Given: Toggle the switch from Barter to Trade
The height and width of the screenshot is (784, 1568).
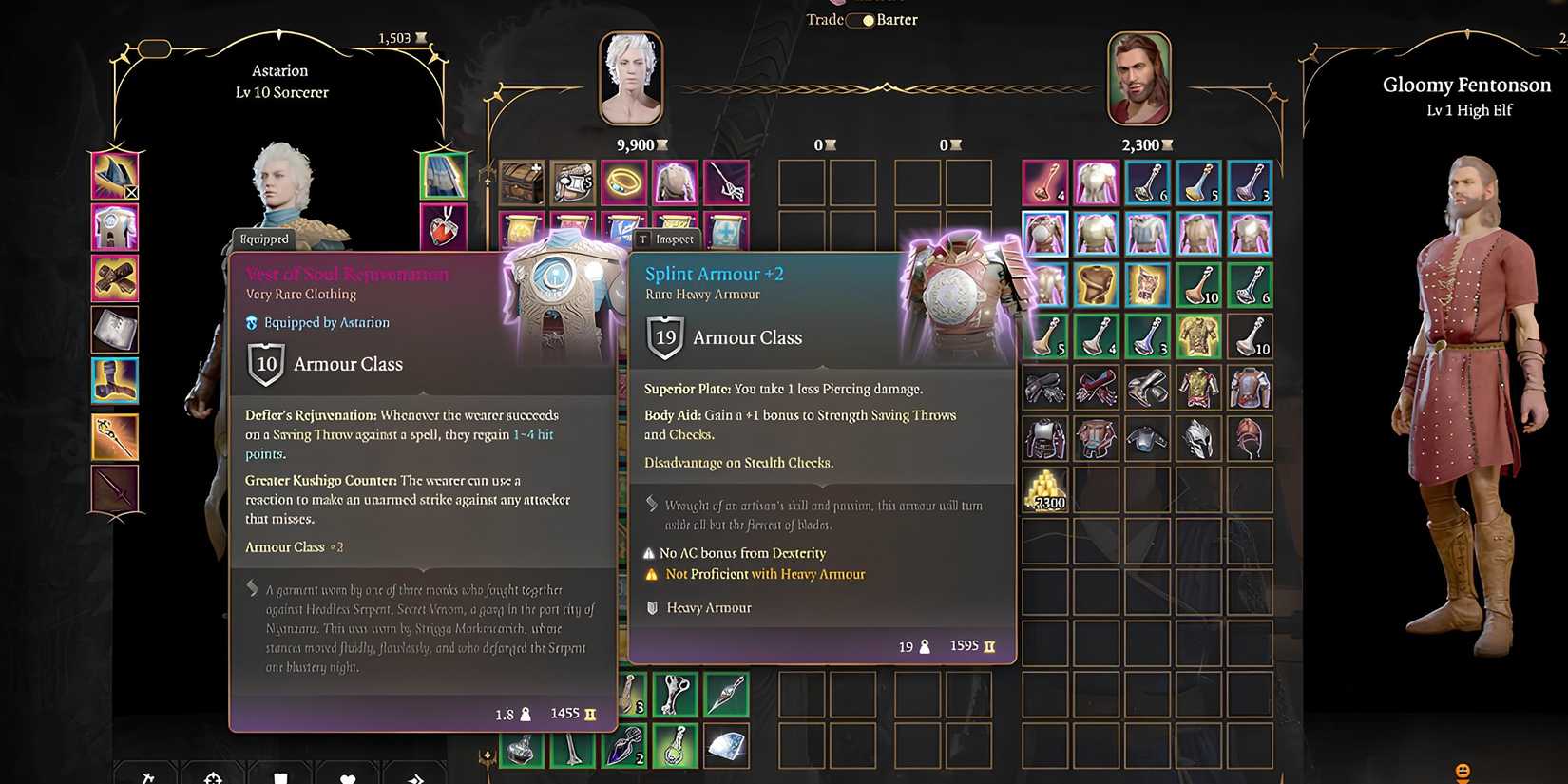Looking at the screenshot, I should [860, 19].
